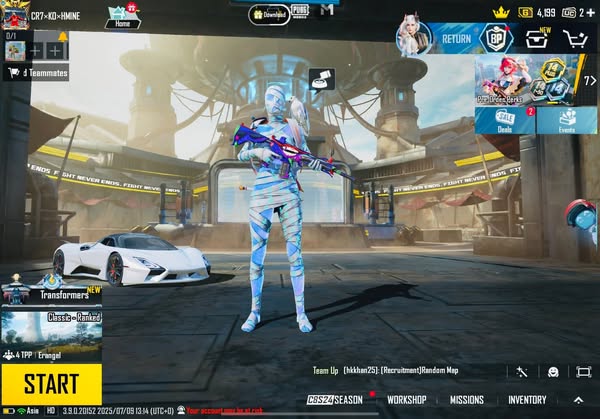Open the Deals sale shop
The height and width of the screenshot is (419, 600).
tap(504, 121)
